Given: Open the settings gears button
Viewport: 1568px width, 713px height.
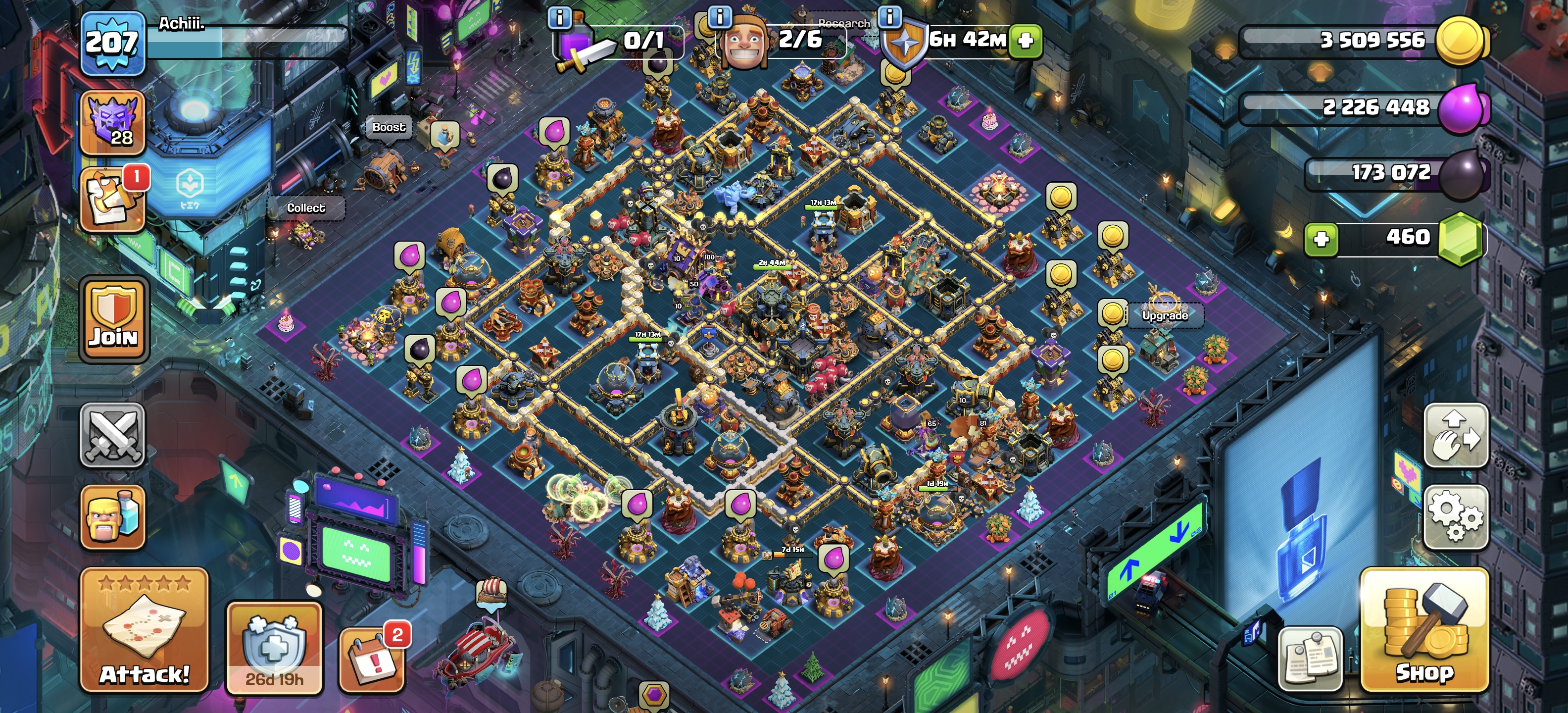Looking at the screenshot, I should (1456, 516).
